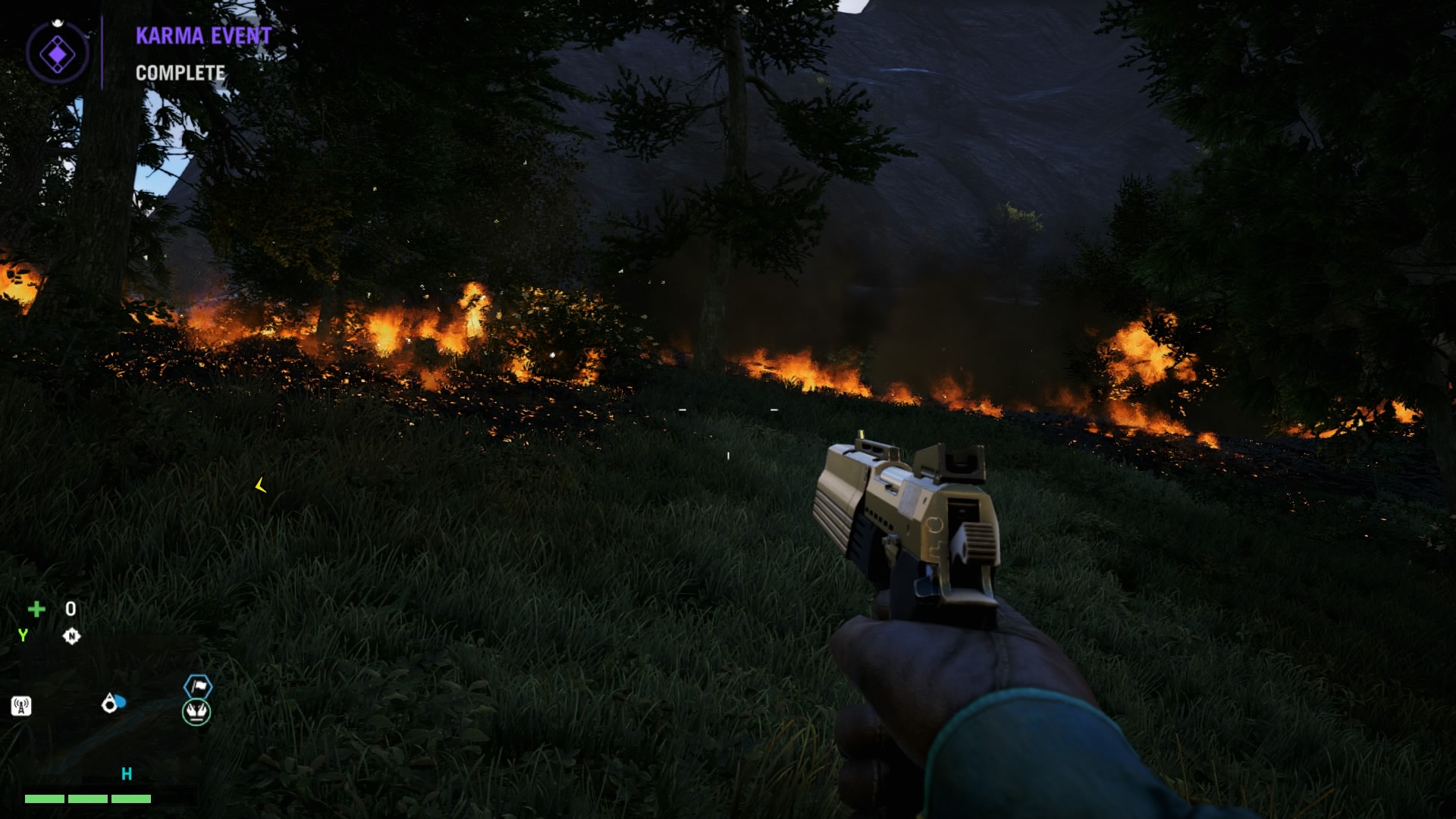Click the purple Karma Event diamond icon

tap(58, 54)
